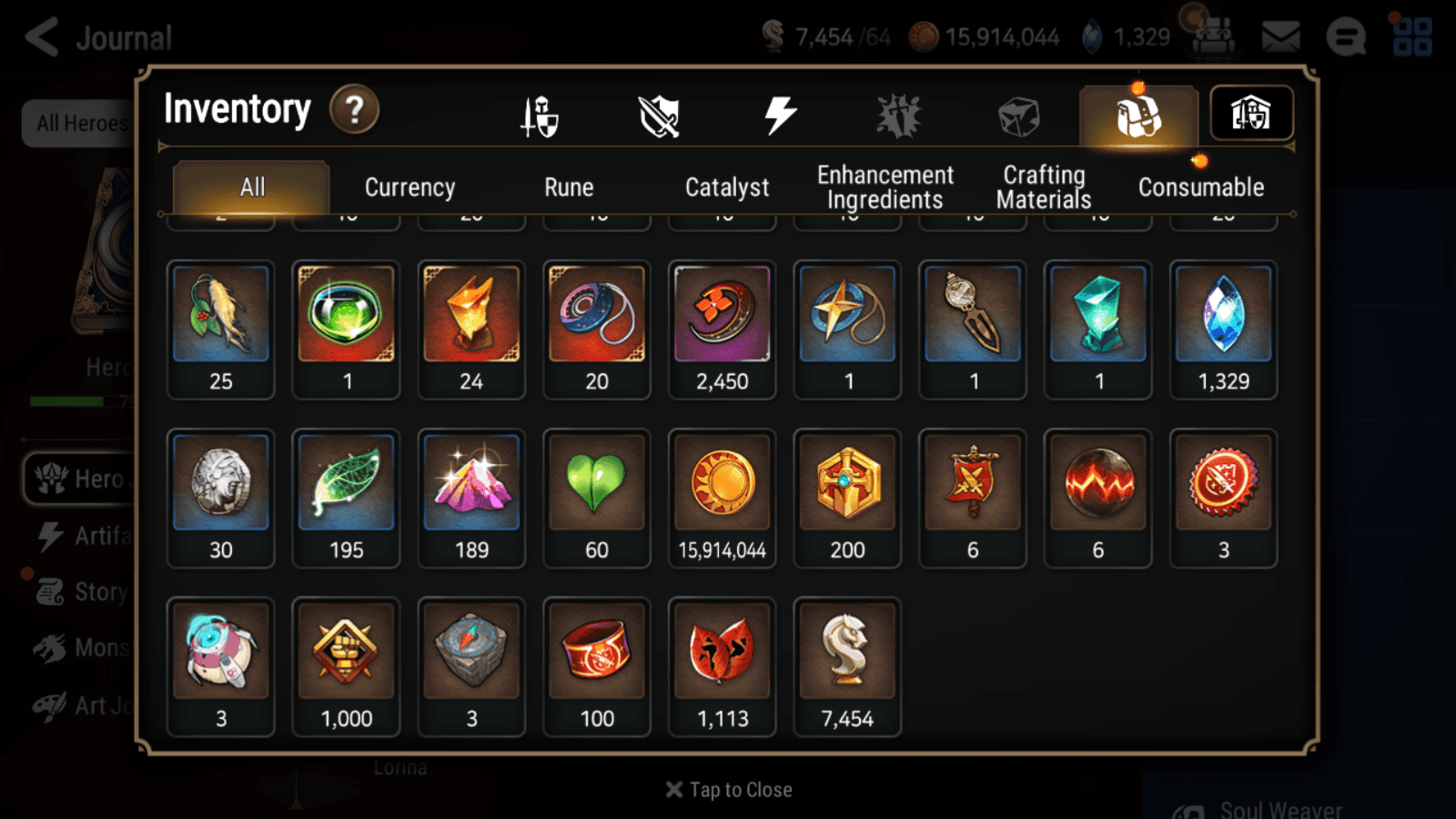Select the sword-and-shield Equip inventory category

(x=541, y=114)
